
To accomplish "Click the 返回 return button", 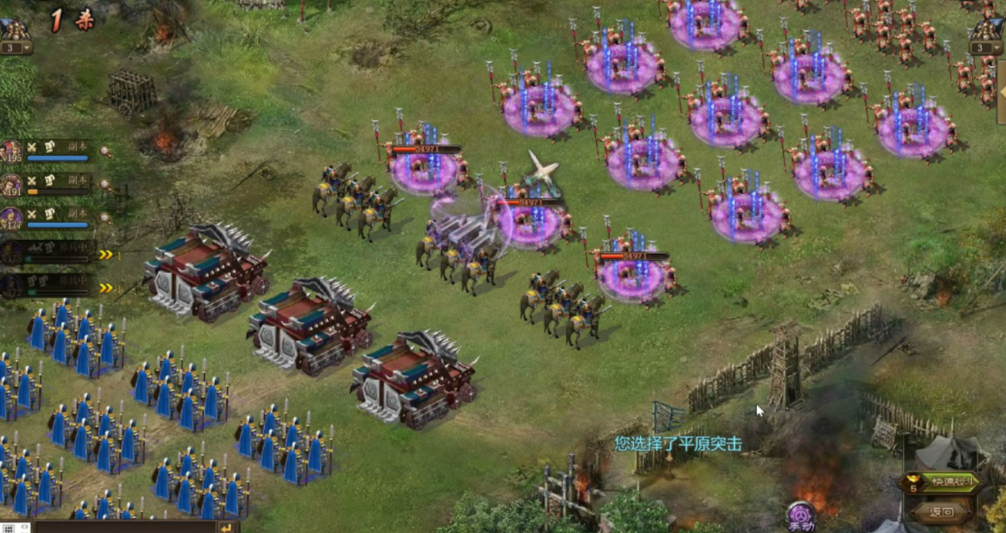I will 942,512.
